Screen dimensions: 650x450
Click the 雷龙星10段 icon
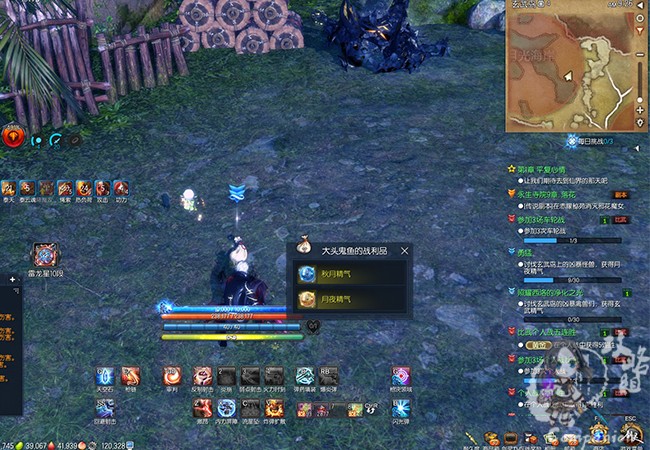tap(45, 257)
